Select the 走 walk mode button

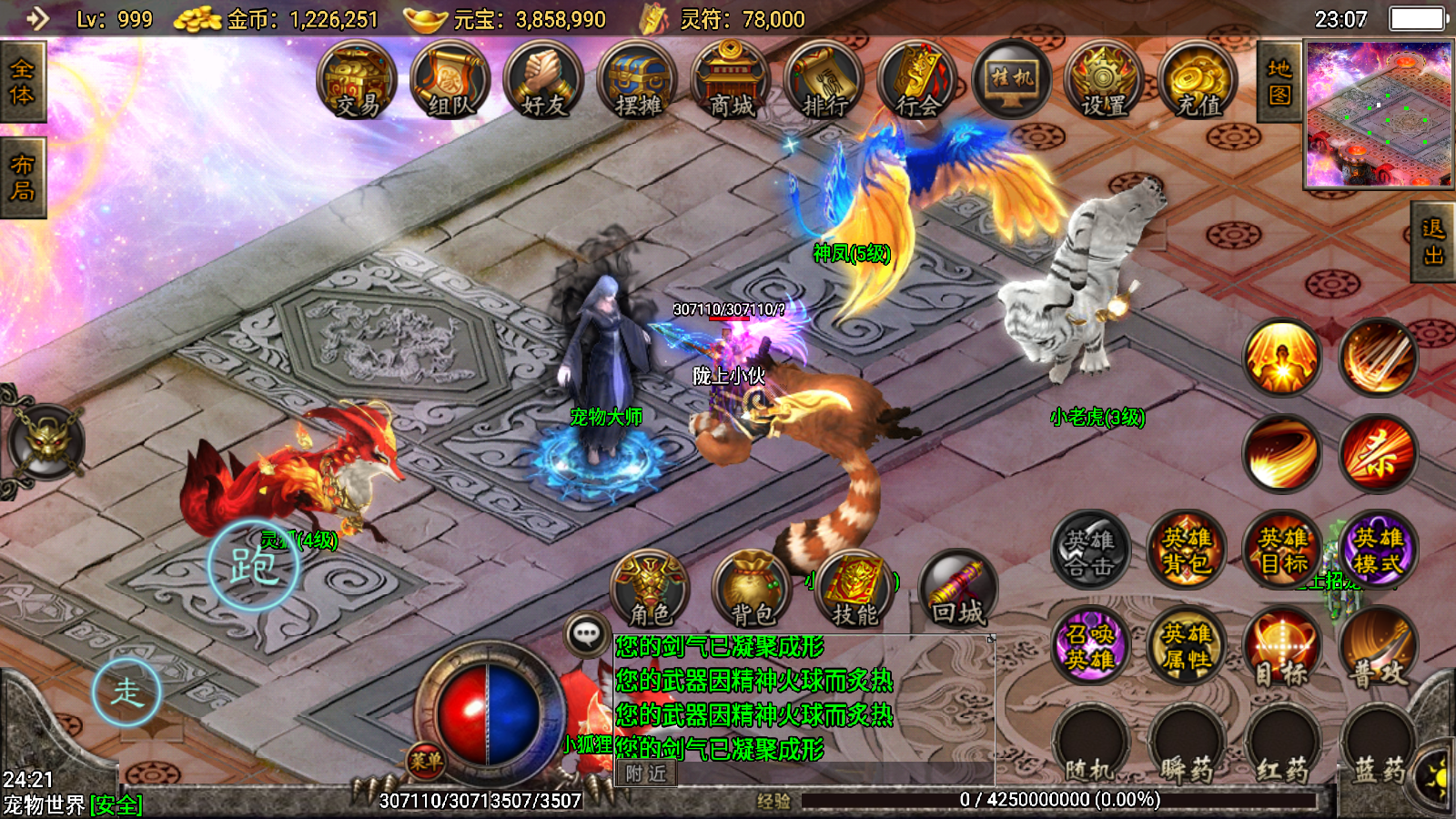tap(126, 692)
